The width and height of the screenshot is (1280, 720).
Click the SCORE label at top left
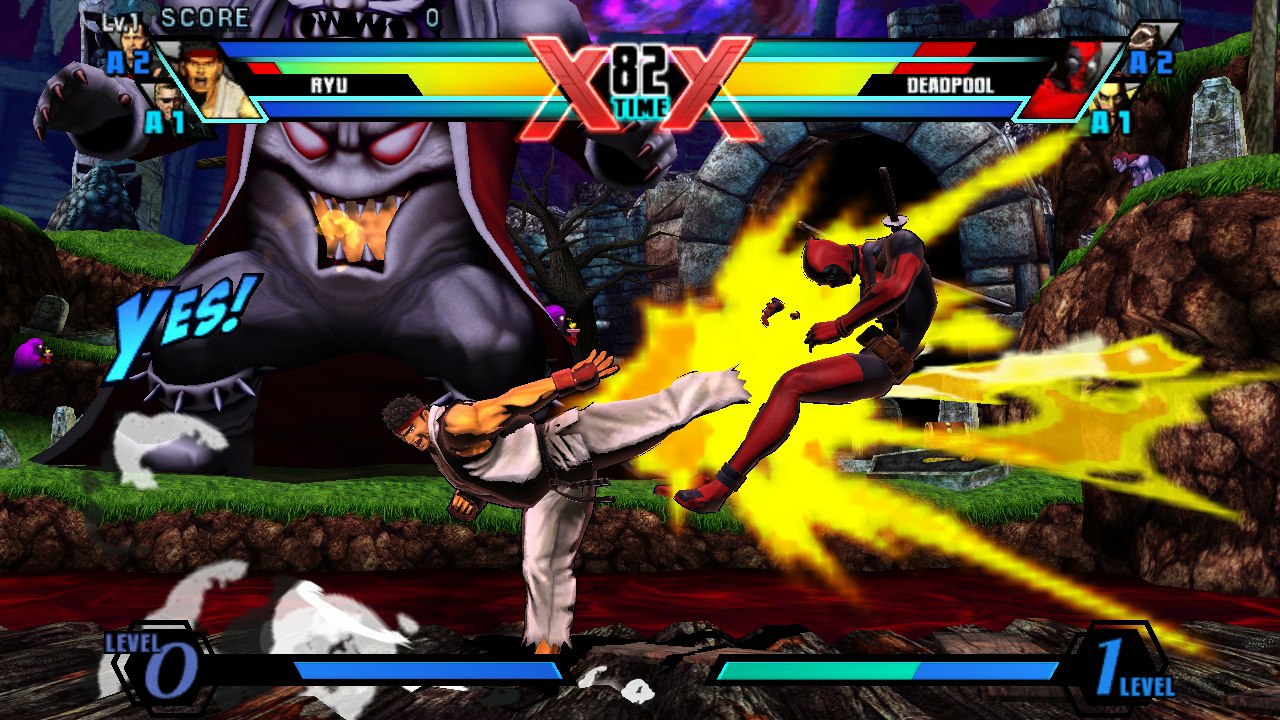click(x=205, y=17)
